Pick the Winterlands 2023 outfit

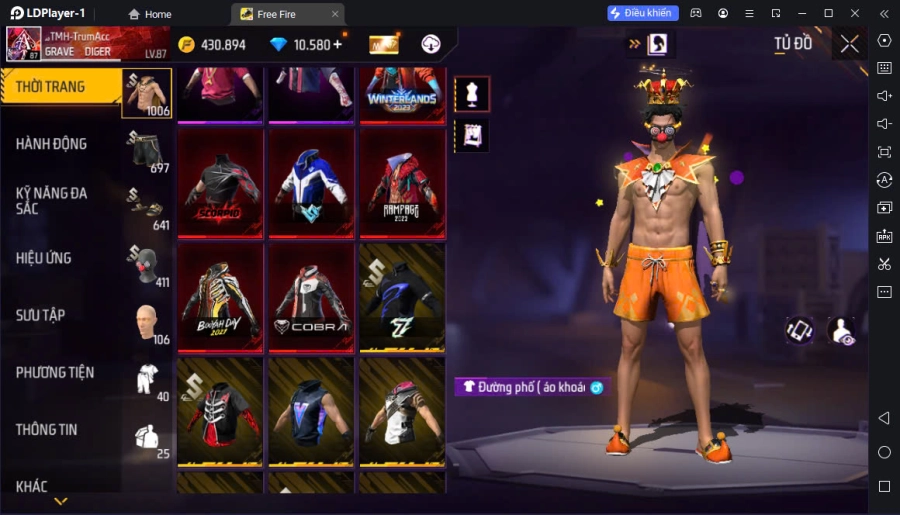(x=402, y=95)
